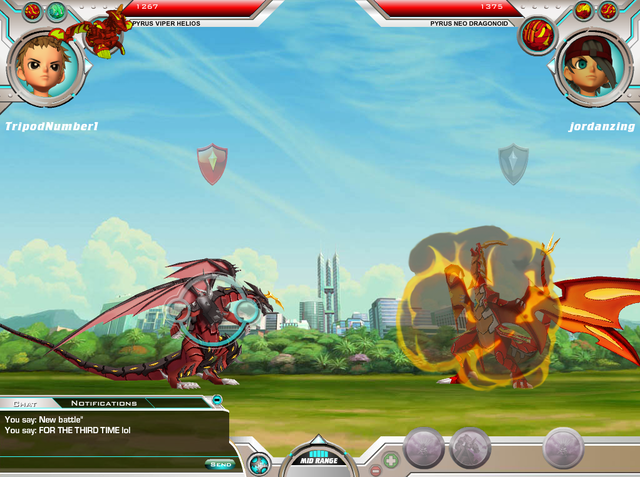Viewport: 640px width, 477px height.
Task: Minimize the chat panel
Action: (217, 400)
